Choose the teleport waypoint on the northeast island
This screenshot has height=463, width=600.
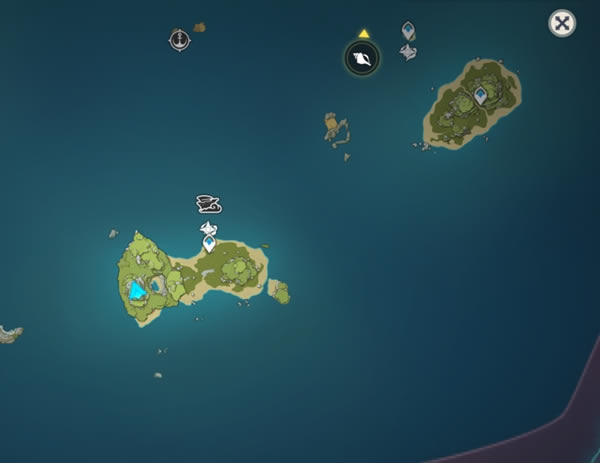pos(480,95)
